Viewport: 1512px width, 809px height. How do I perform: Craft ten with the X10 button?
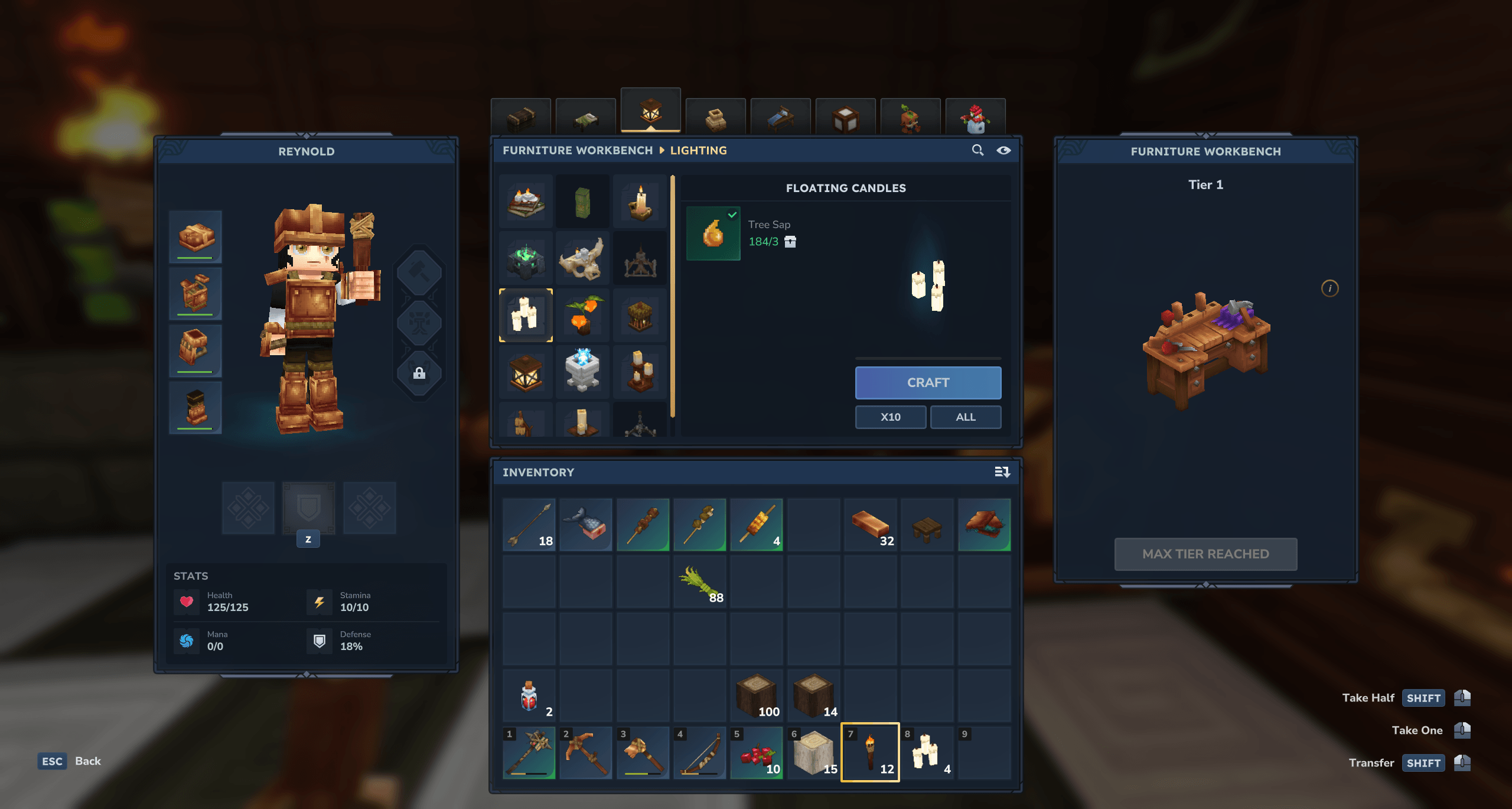pyautogui.click(x=890, y=417)
